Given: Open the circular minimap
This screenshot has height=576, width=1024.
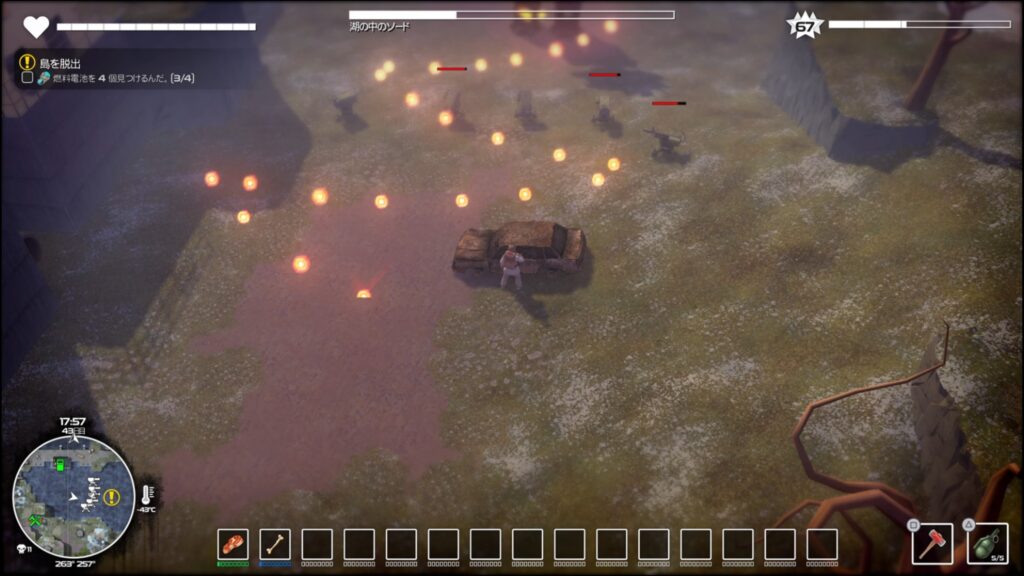Looking at the screenshot, I should [74, 496].
